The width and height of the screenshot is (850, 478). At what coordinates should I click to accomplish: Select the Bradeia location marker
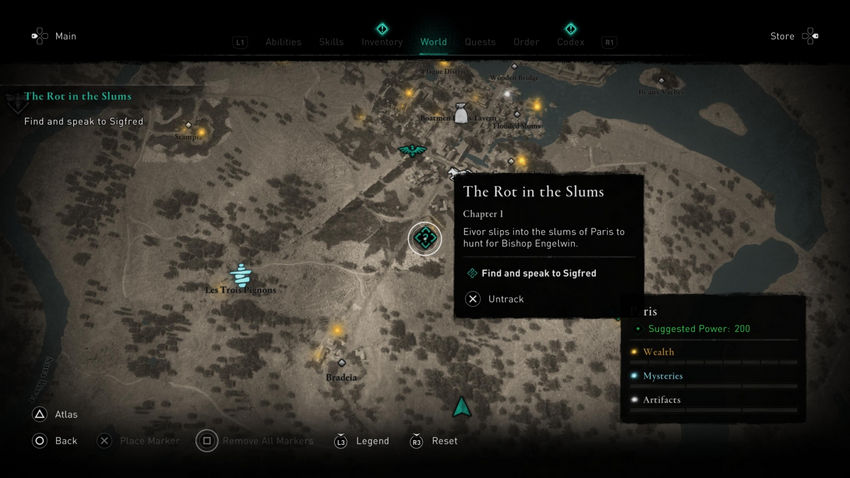[x=341, y=363]
